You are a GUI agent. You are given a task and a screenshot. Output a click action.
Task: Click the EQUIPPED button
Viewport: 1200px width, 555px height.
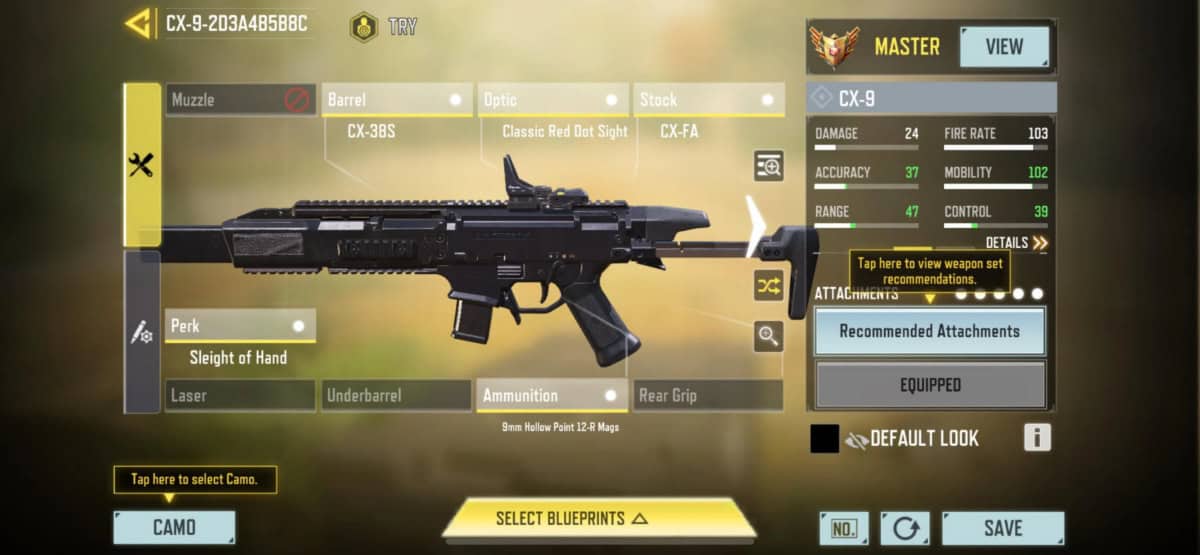[930, 385]
